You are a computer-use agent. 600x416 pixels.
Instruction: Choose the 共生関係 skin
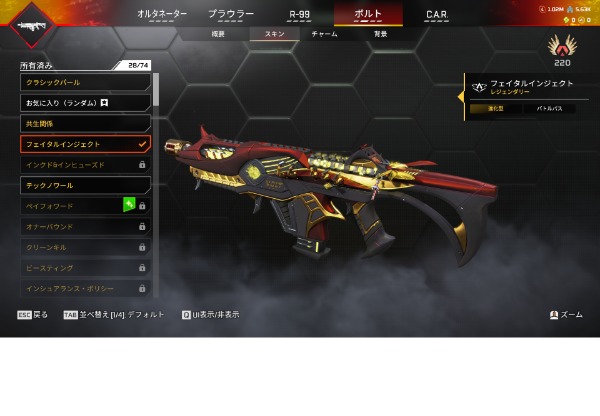85,123
